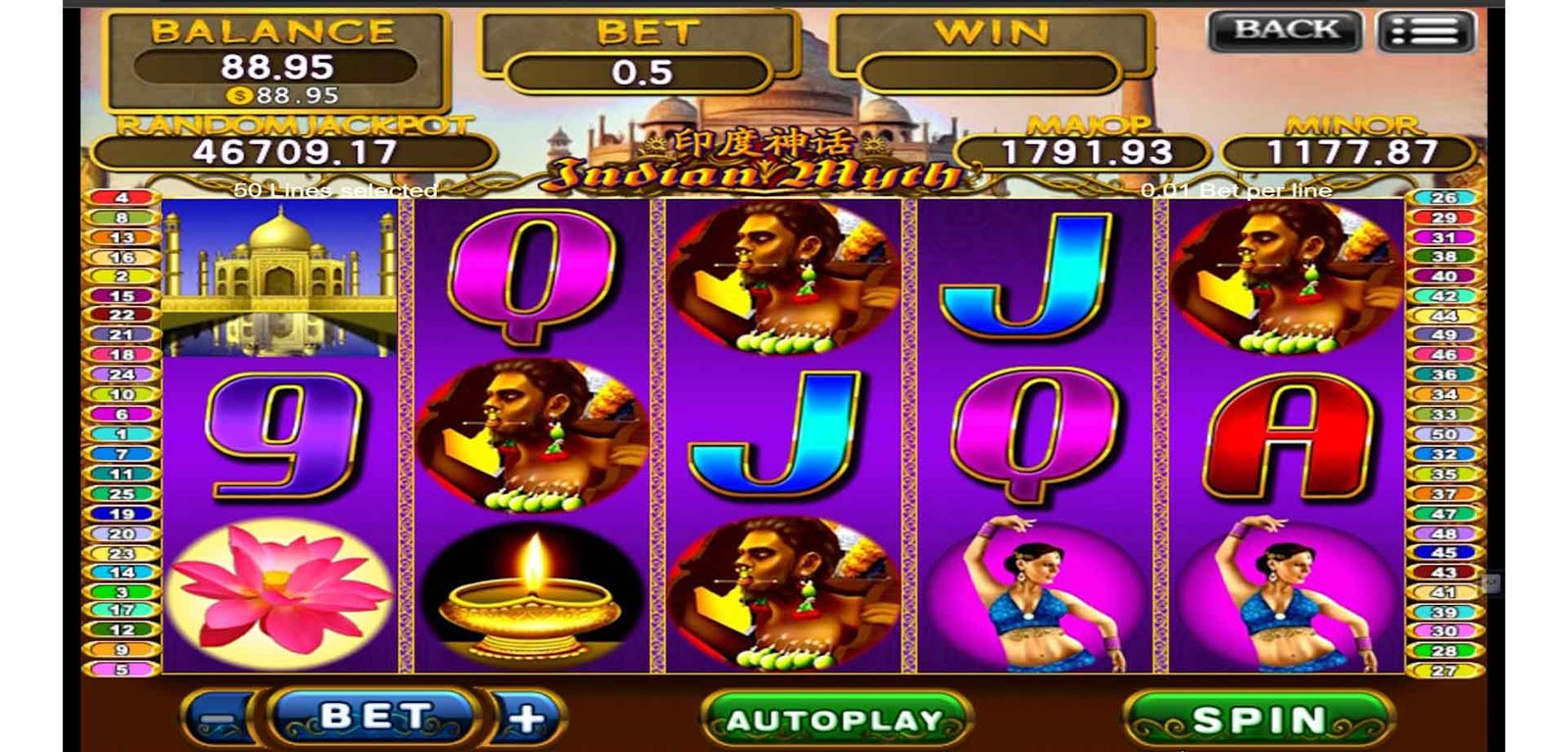Go back using the BACK button

1285,30
